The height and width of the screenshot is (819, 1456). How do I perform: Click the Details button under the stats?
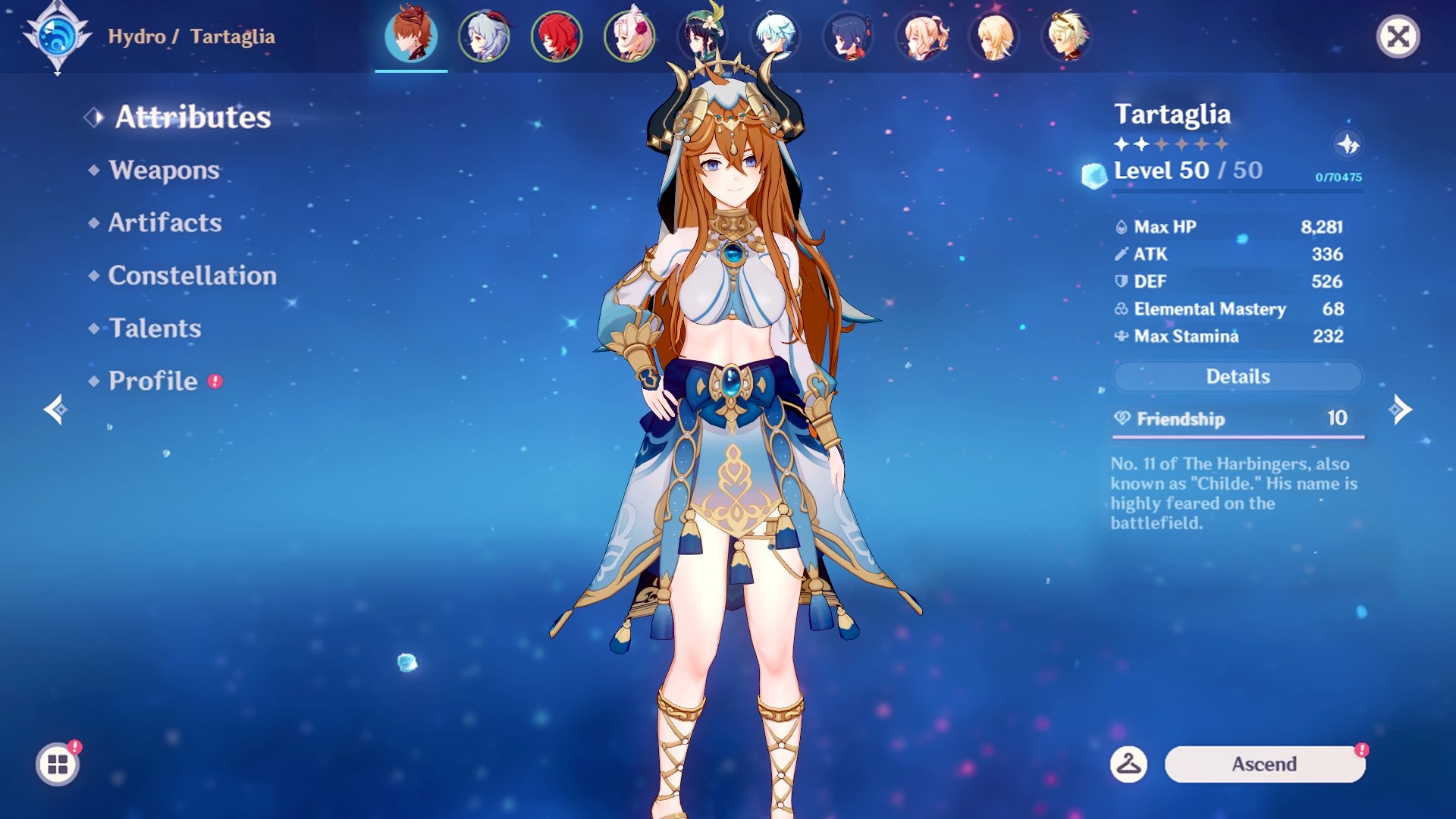[1238, 377]
